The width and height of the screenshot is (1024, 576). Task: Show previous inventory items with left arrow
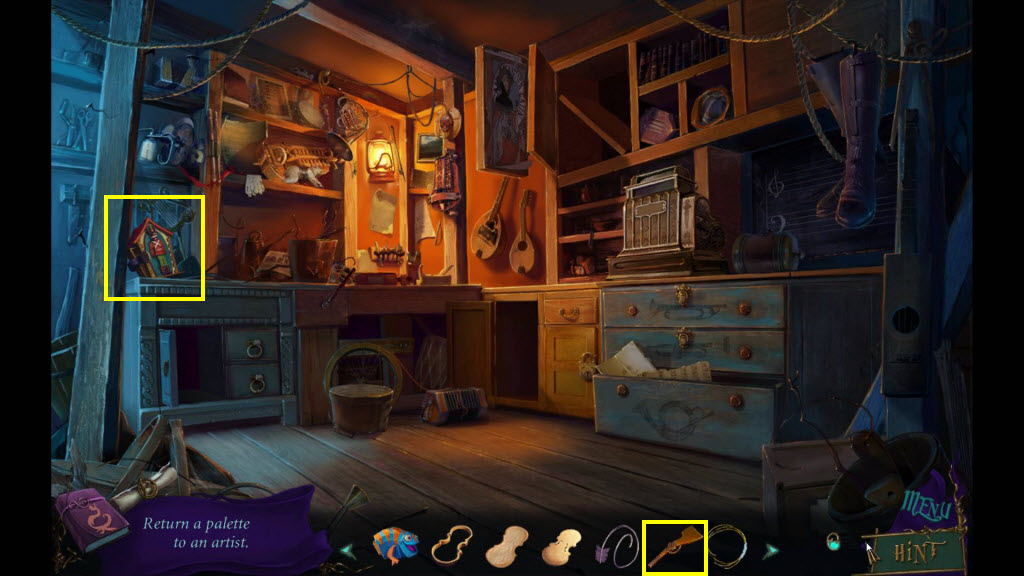(x=348, y=549)
